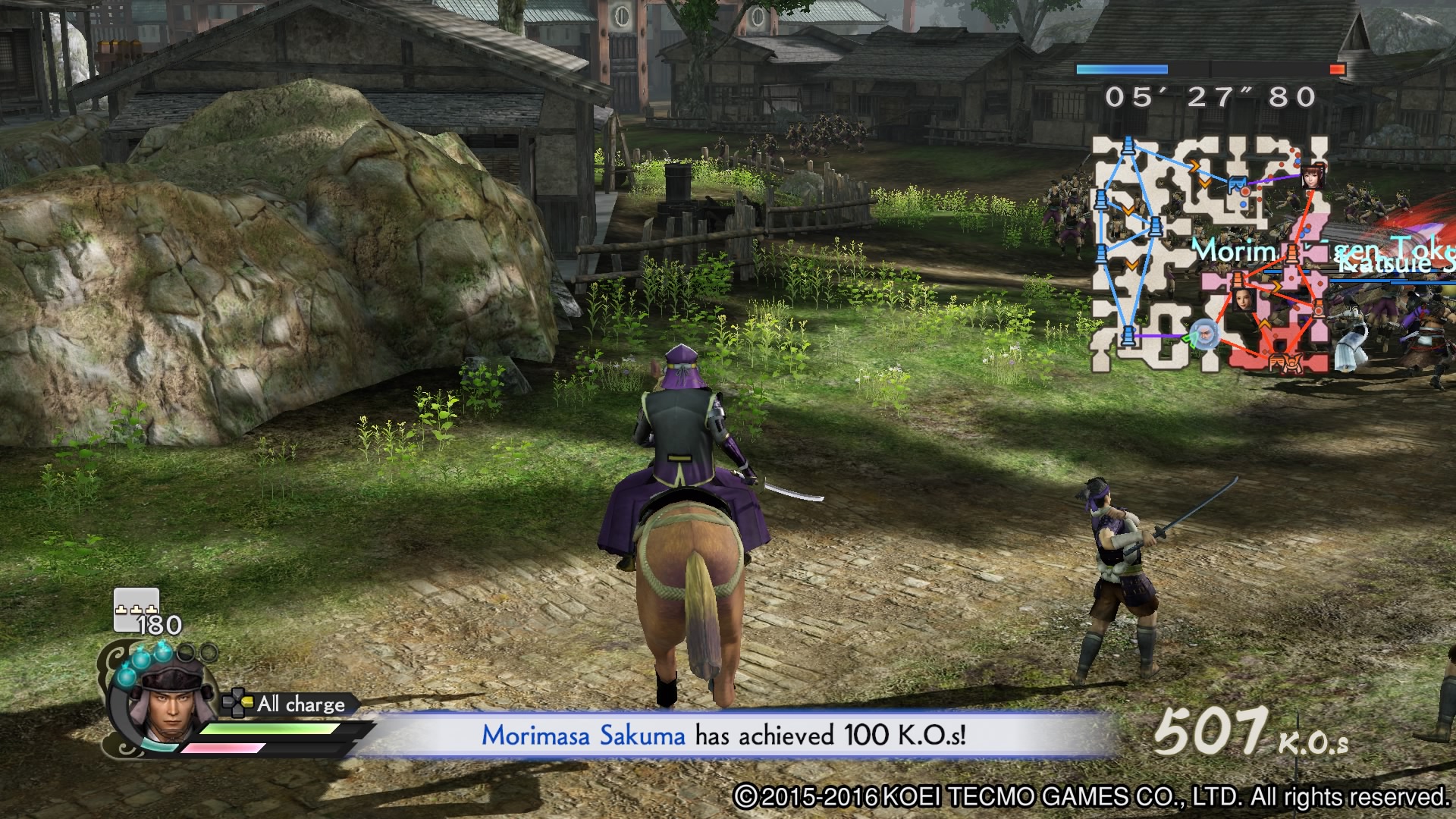Choose the All charge command label

(x=300, y=704)
